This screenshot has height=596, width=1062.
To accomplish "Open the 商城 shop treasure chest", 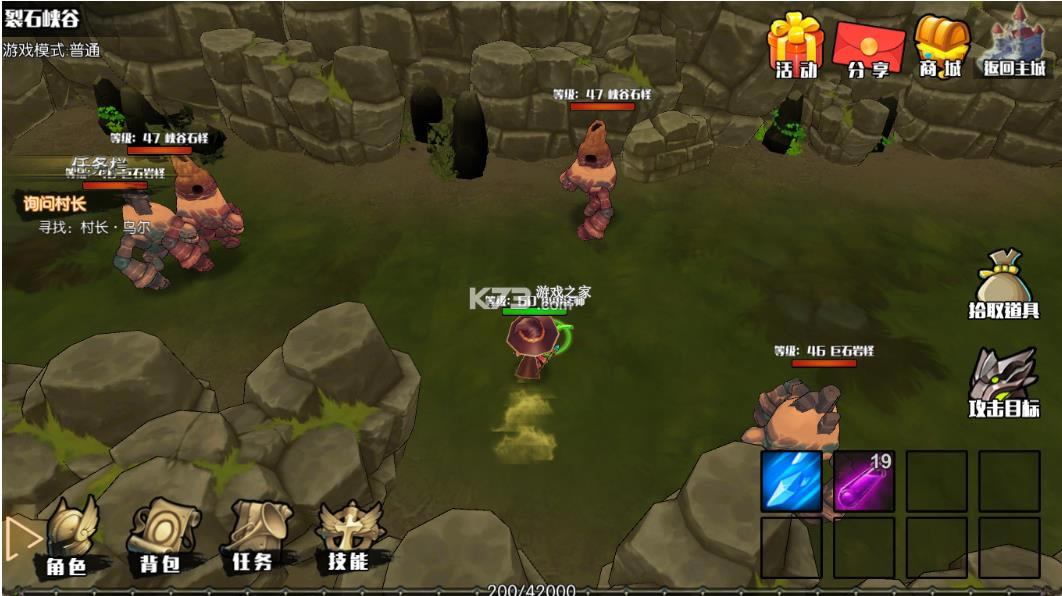I will coord(941,46).
